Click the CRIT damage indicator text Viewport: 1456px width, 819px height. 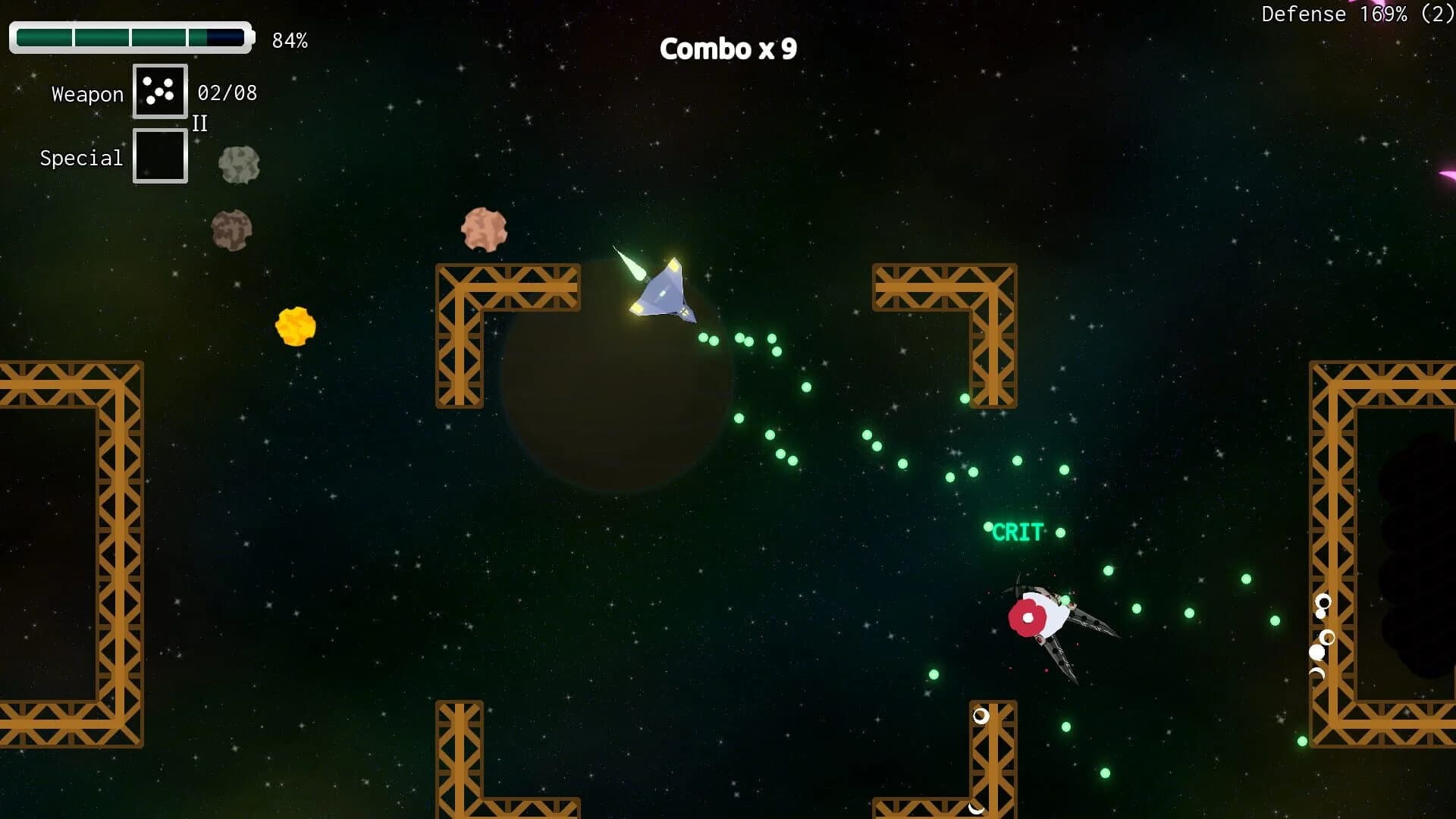pos(1017,532)
